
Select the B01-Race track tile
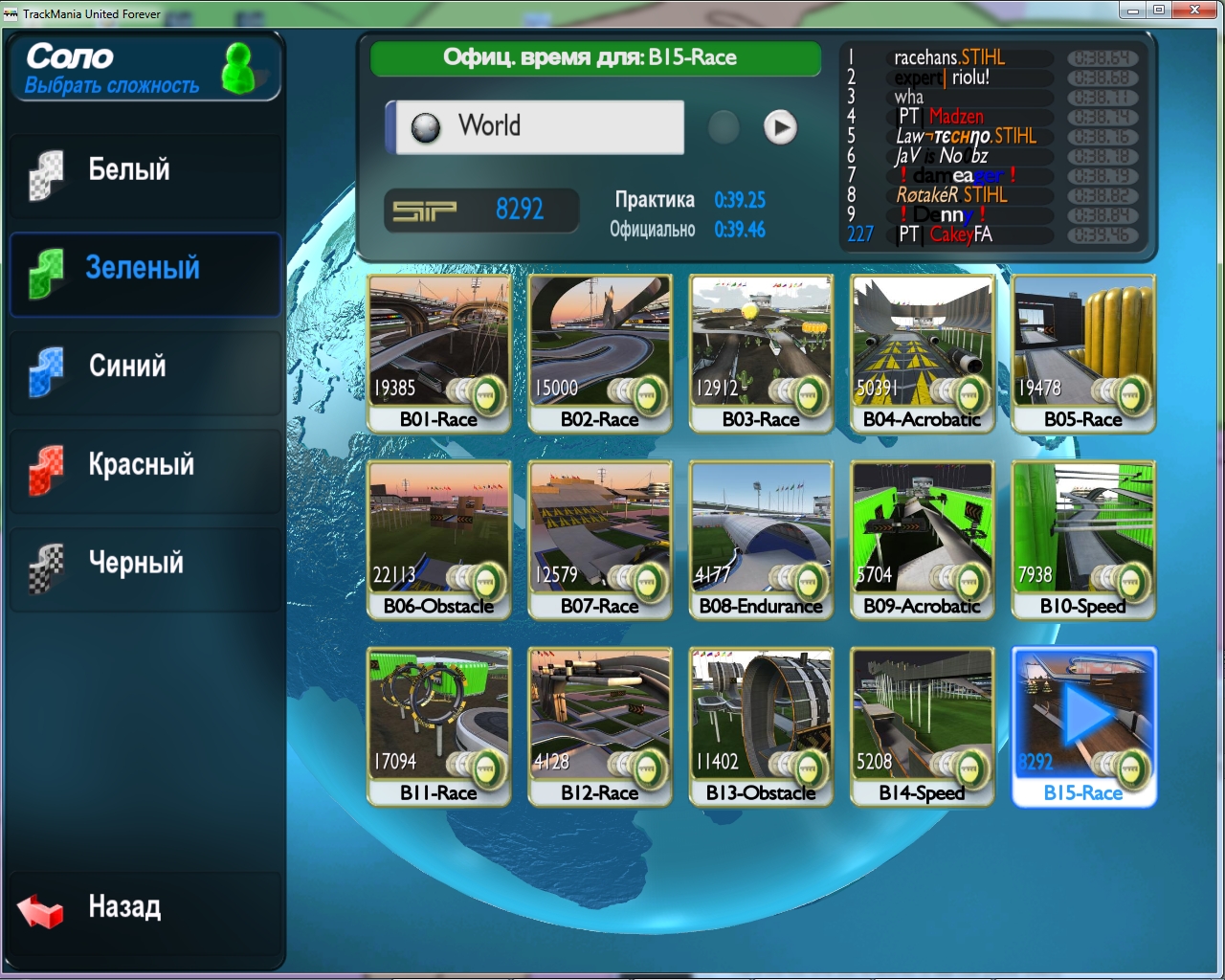pos(438,352)
